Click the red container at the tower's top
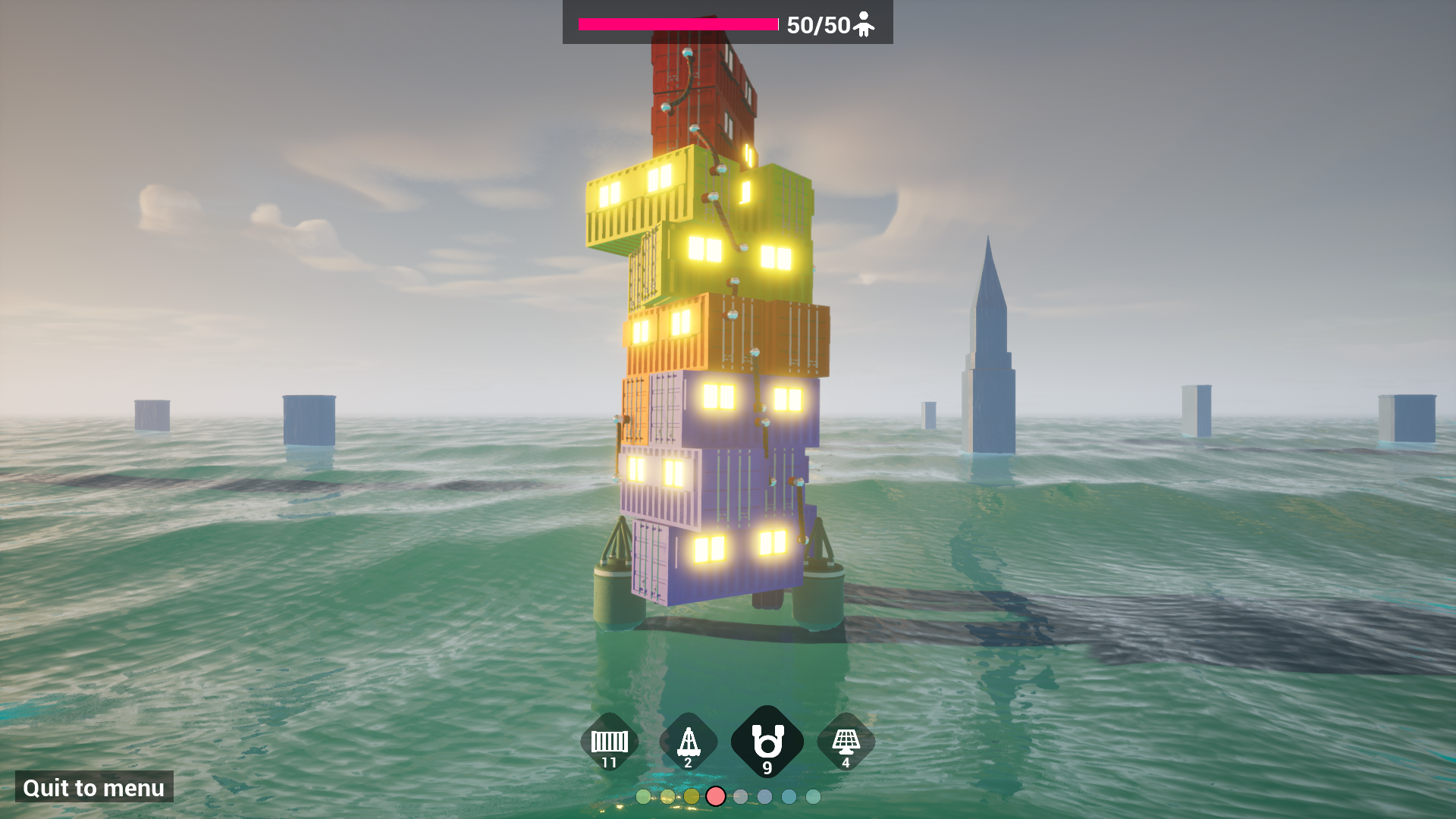 [698, 91]
